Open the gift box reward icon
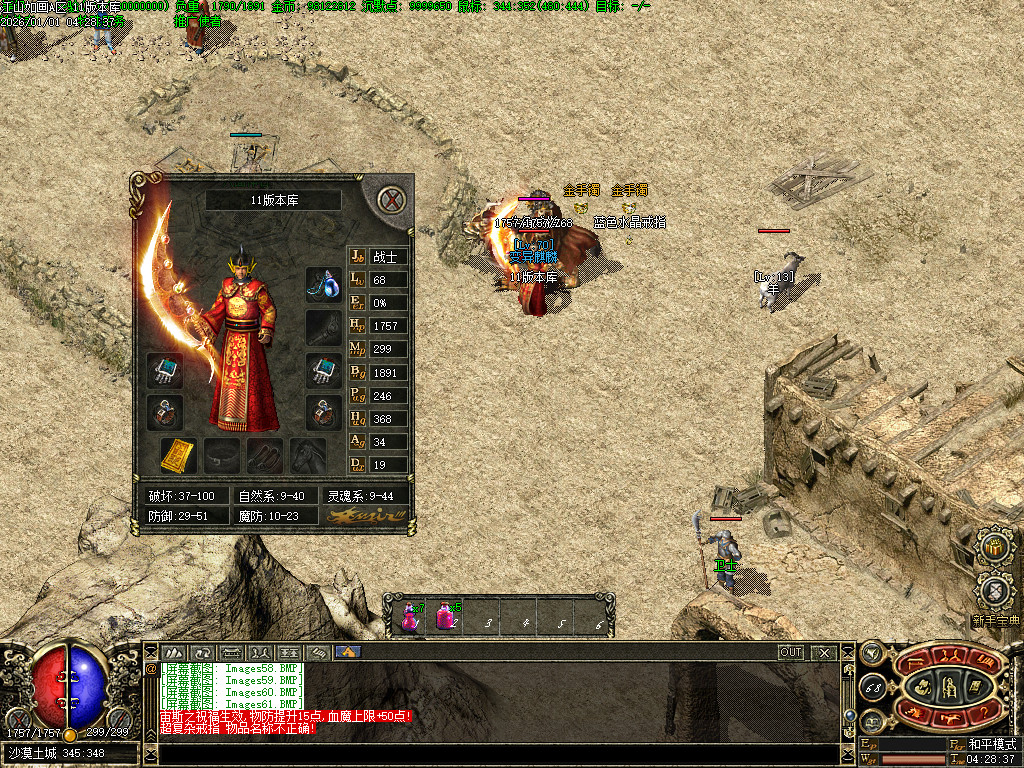Viewport: 1024px width, 768px height. point(994,547)
